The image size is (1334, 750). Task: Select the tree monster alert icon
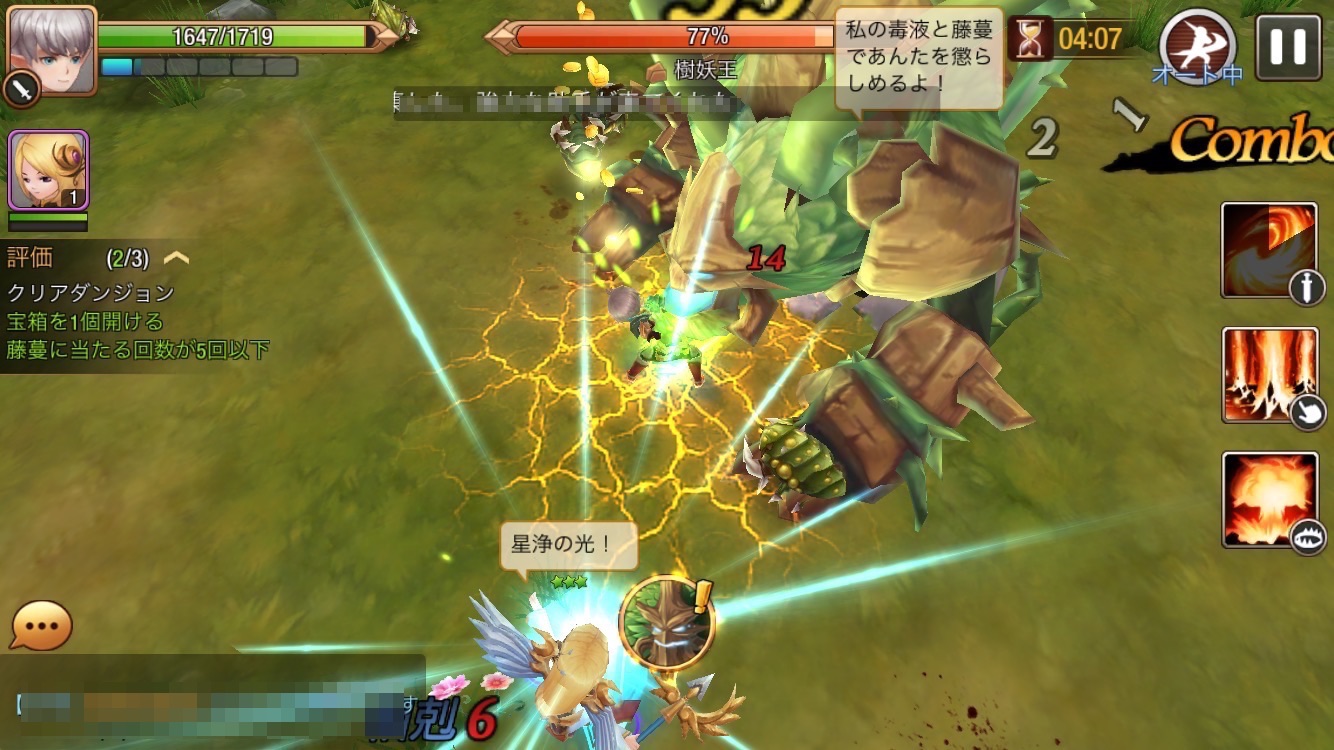(666, 622)
